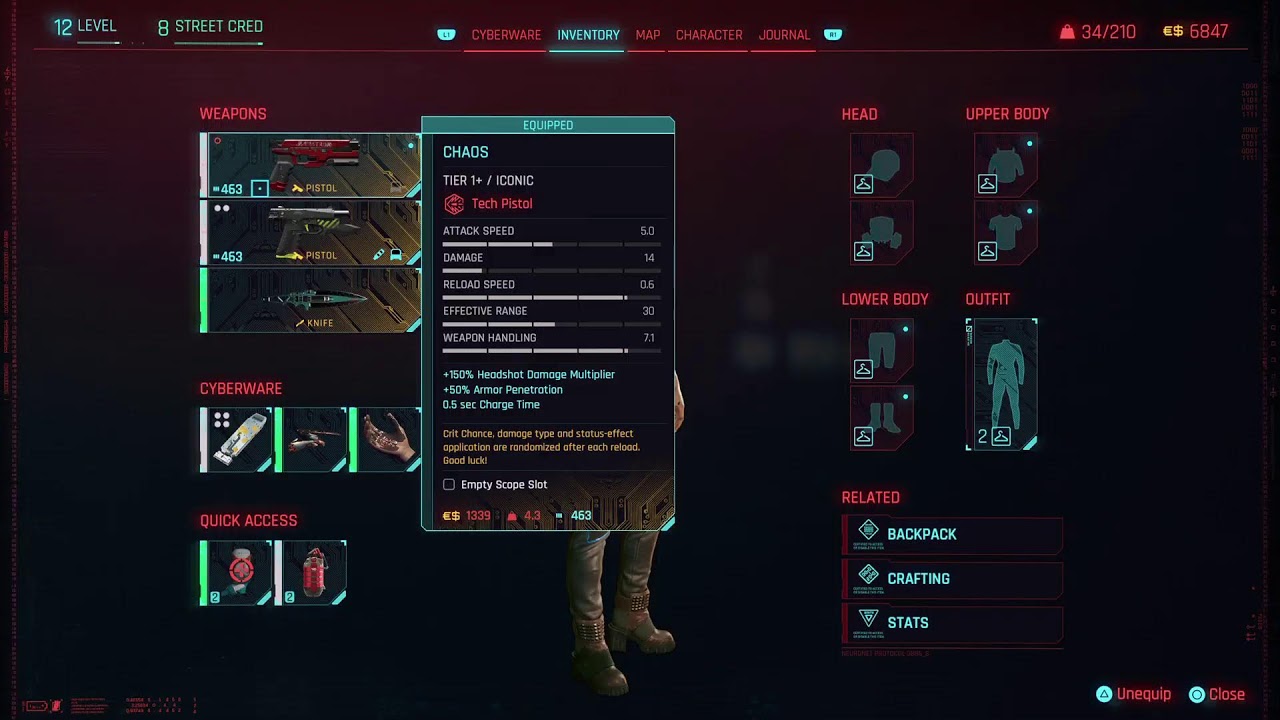This screenshot has height=720, width=1280.
Task: Select the lower body legs slot
Action: point(881,347)
